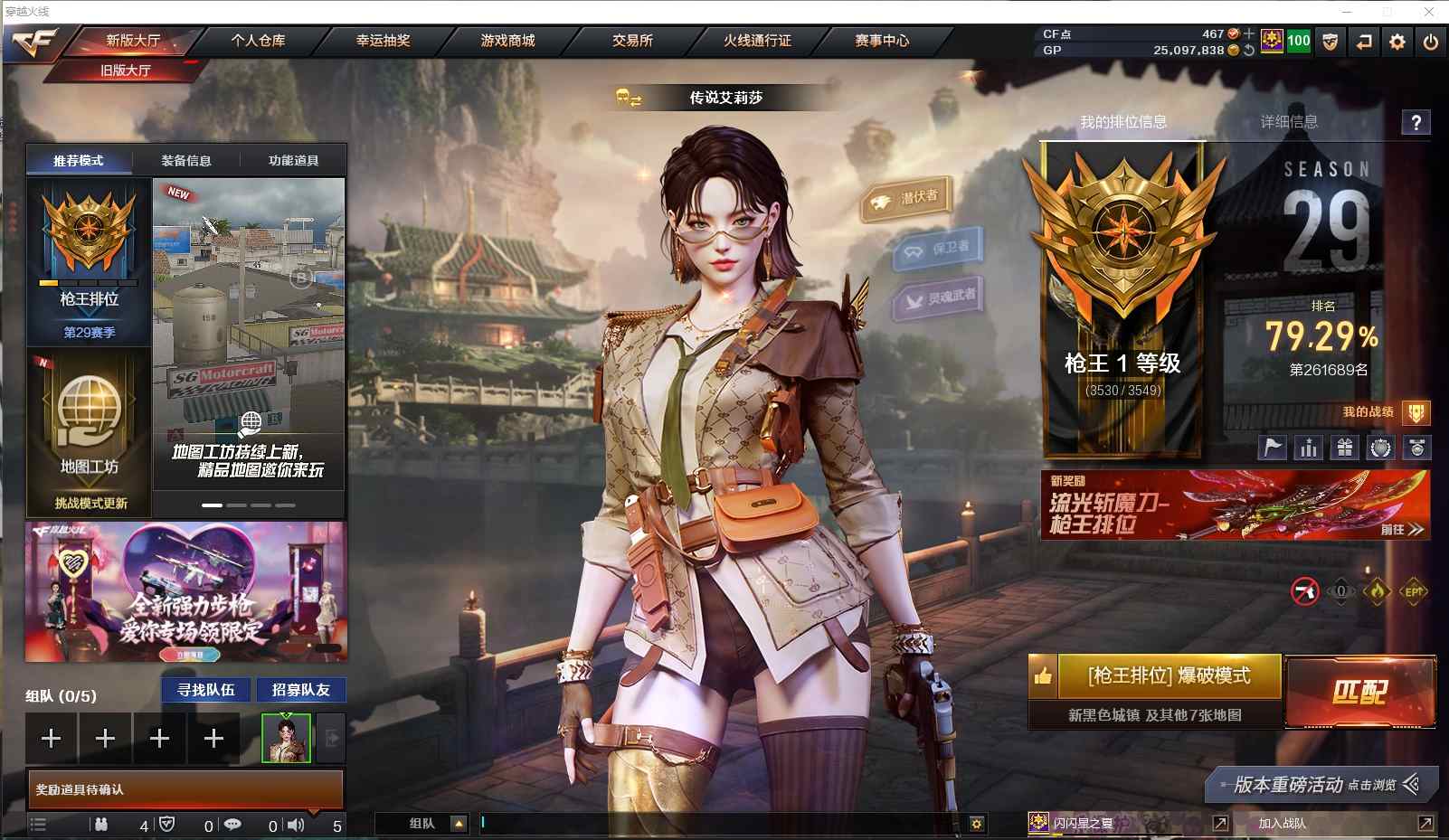The height and width of the screenshot is (840, 1449).
Task: Open the 功能道具 function items tab
Action: coord(293,161)
